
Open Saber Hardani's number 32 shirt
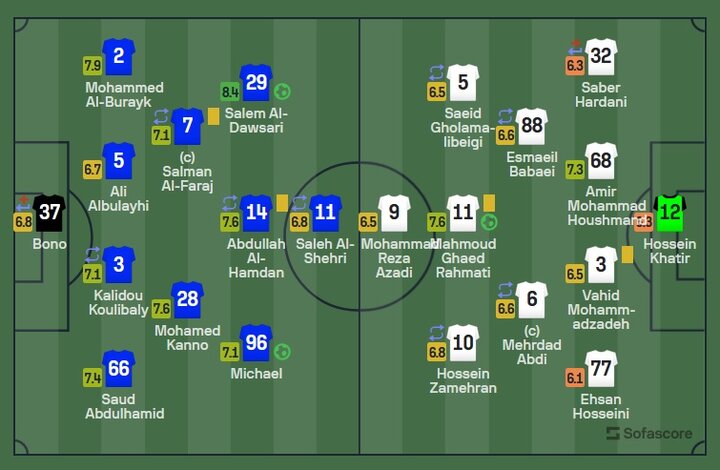pos(601,57)
